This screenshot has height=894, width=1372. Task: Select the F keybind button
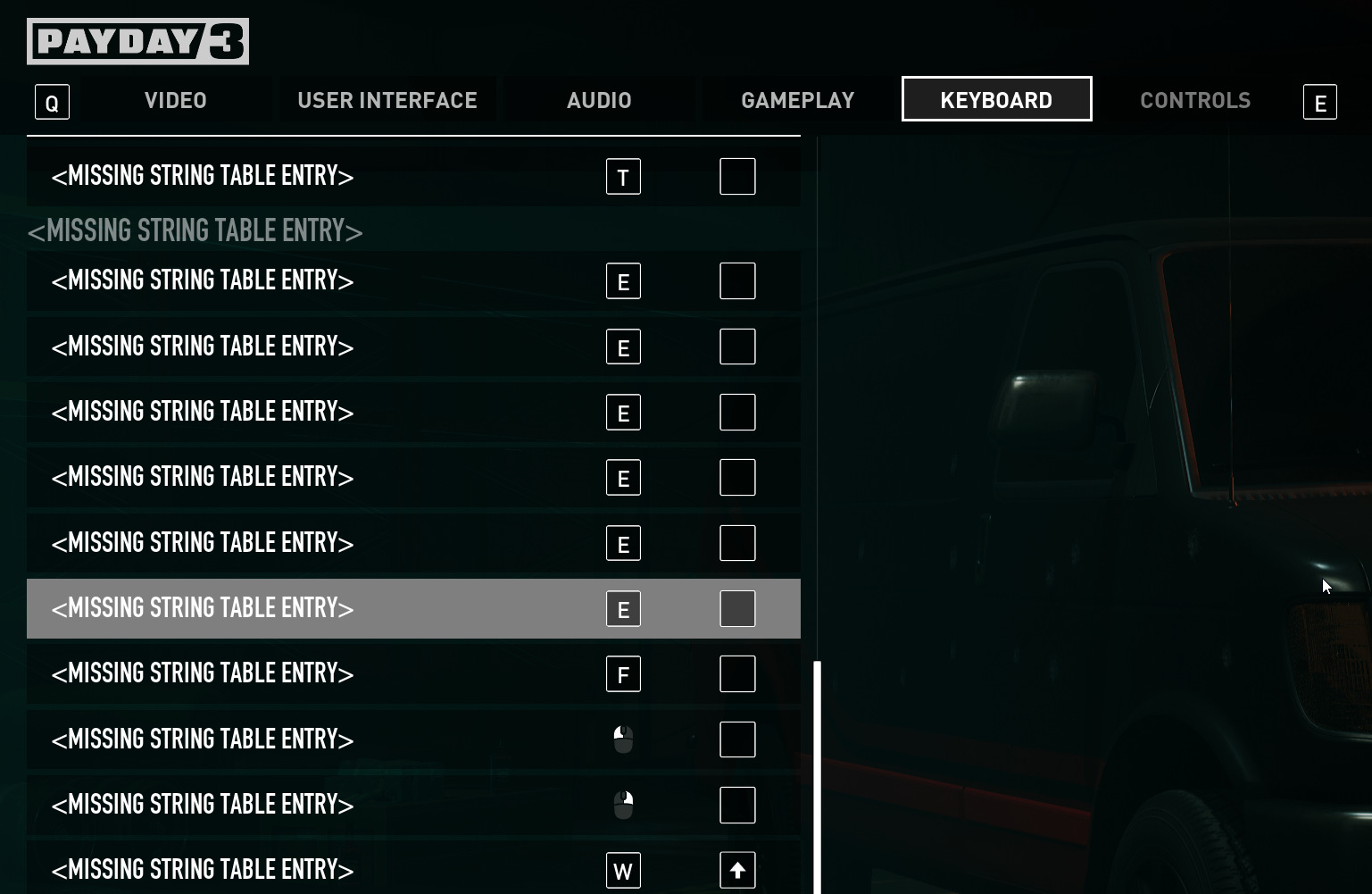pyautogui.click(x=623, y=673)
